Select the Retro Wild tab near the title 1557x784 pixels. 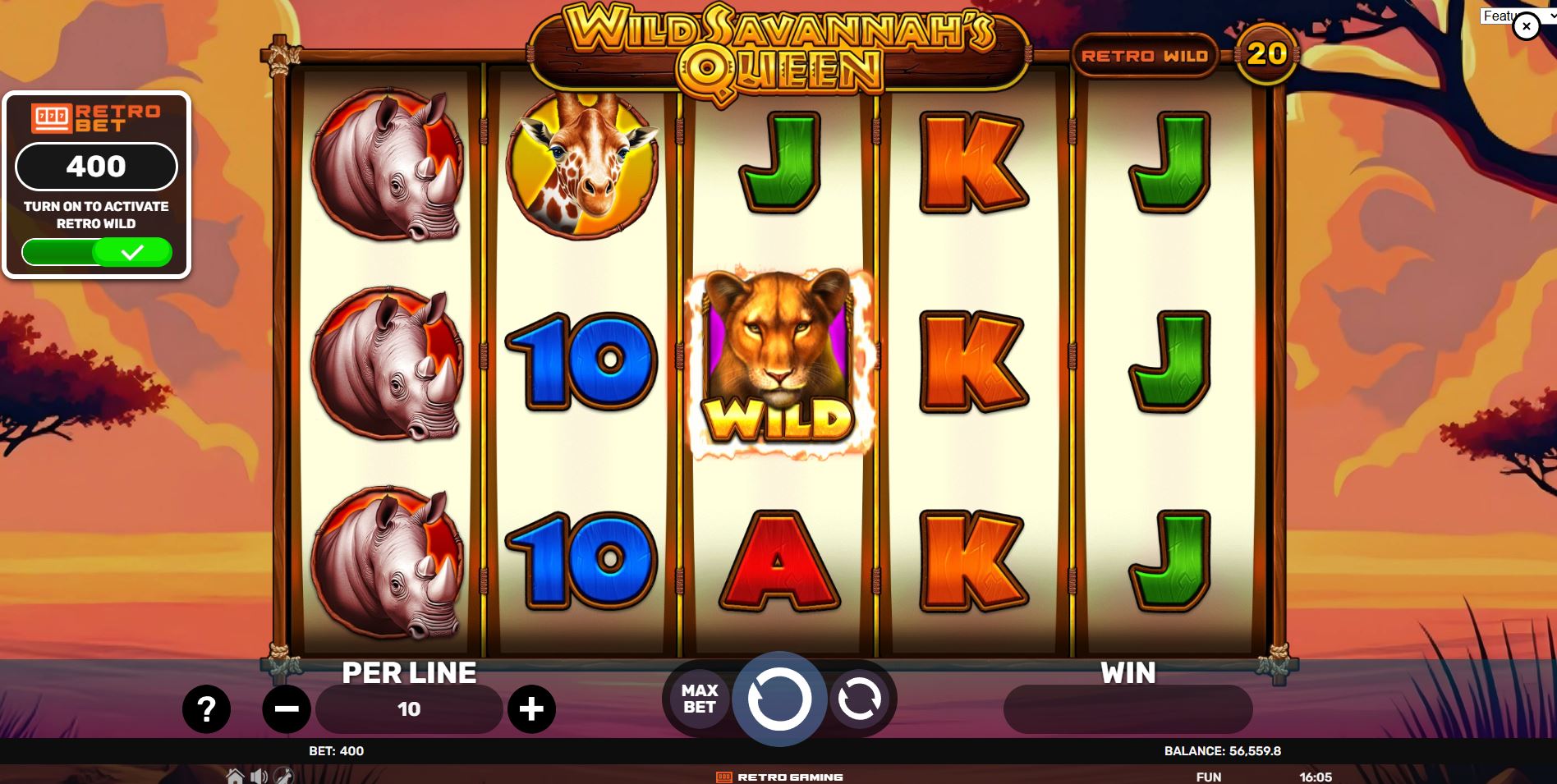(1146, 54)
